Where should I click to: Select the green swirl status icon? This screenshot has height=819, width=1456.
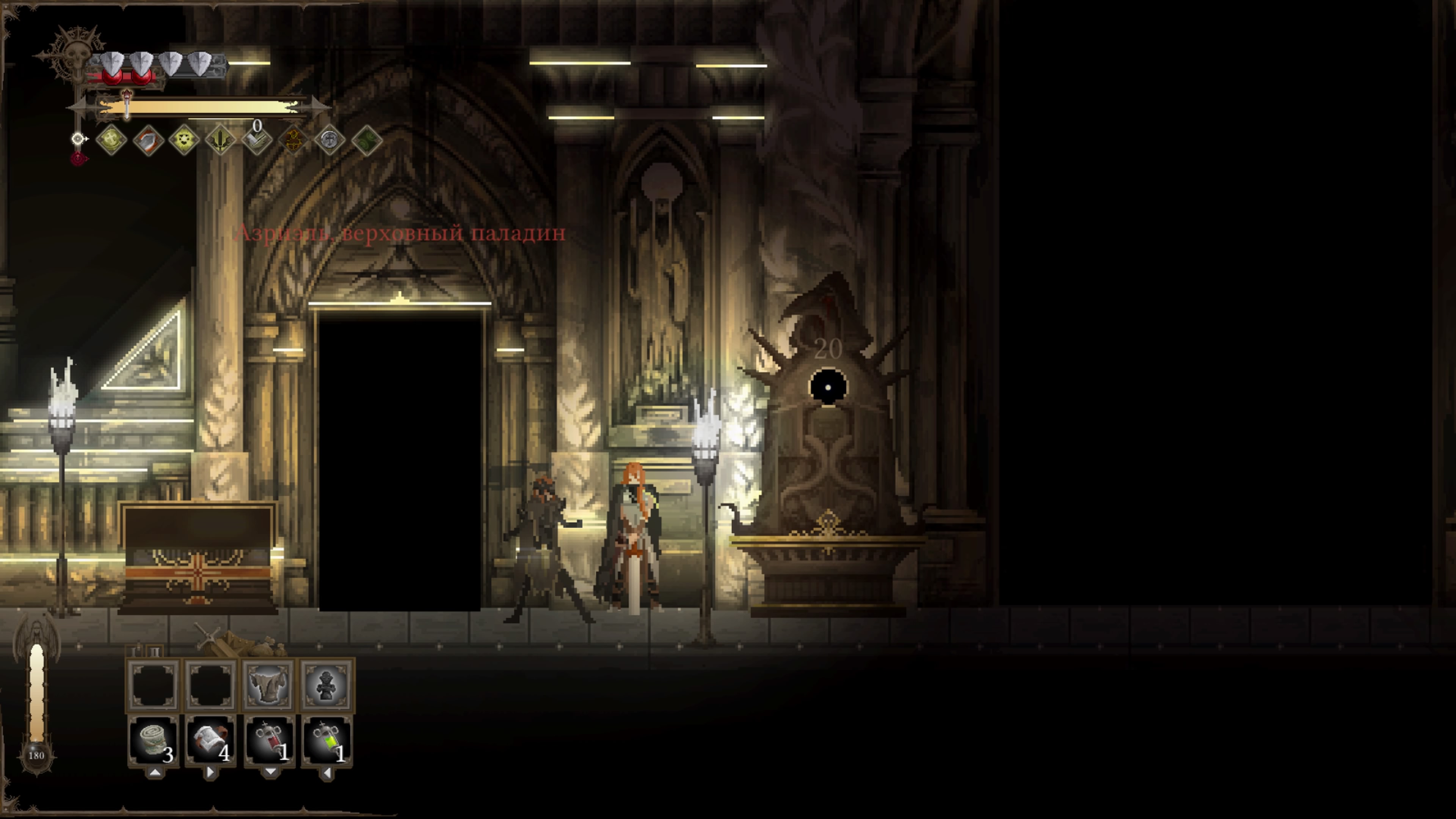[366, 140]
